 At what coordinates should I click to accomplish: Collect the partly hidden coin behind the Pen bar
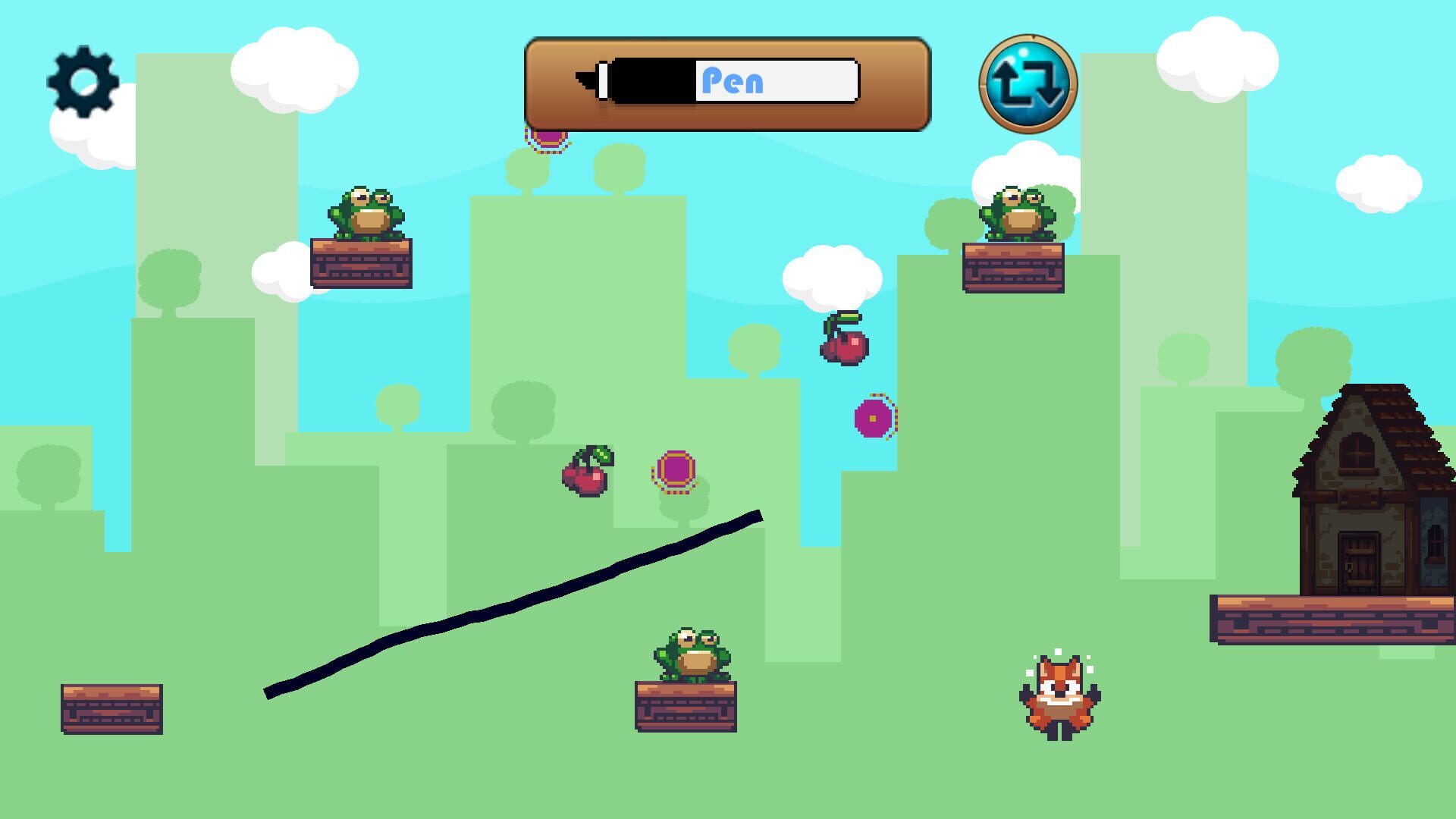click(548, 137)
